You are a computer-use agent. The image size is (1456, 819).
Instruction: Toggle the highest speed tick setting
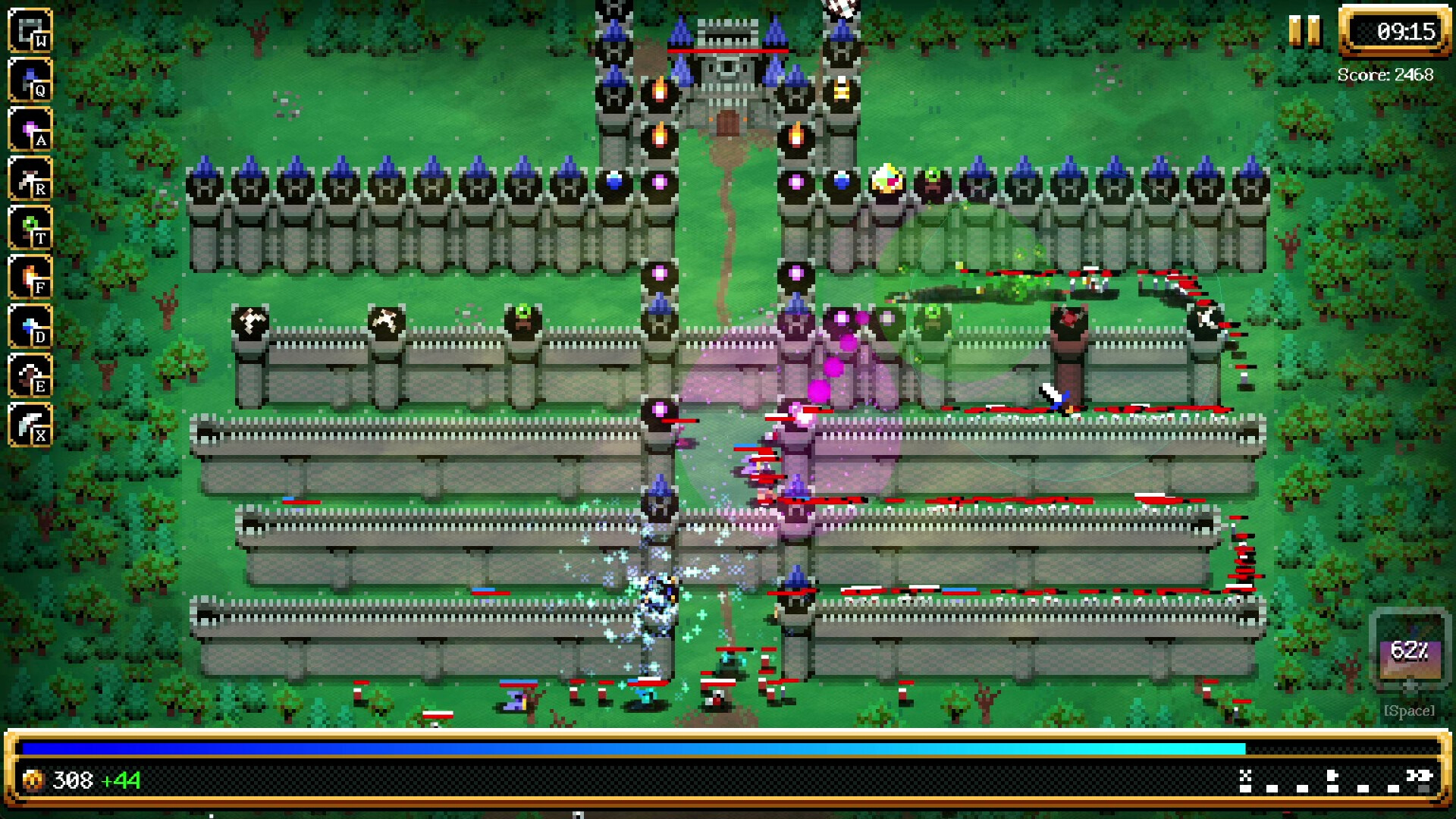[1423, 789]
